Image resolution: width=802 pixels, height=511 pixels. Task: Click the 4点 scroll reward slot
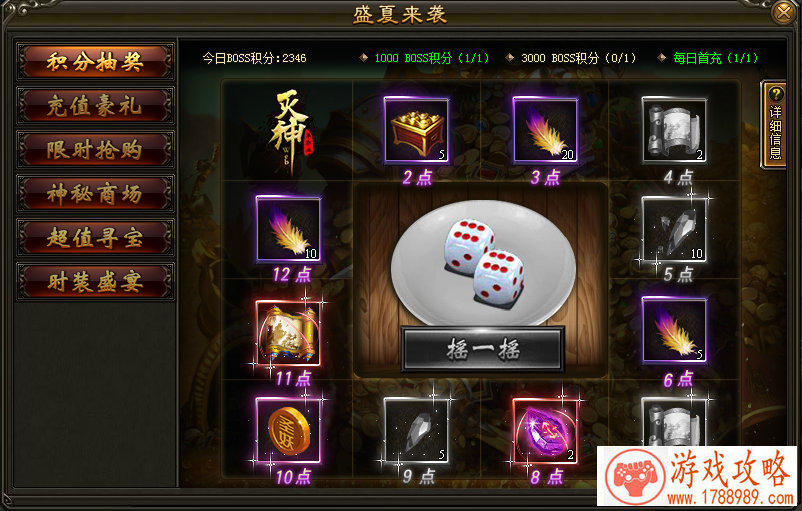pos(674,129)
